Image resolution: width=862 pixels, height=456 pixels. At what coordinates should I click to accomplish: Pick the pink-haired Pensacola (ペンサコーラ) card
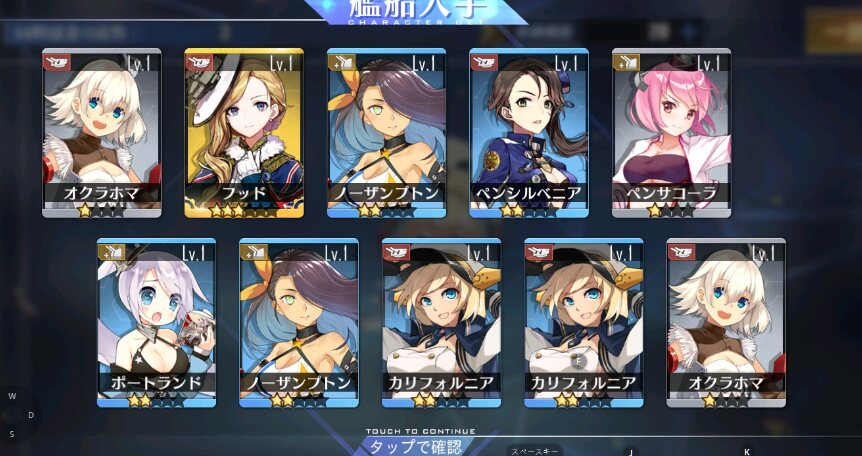[671, 133]
